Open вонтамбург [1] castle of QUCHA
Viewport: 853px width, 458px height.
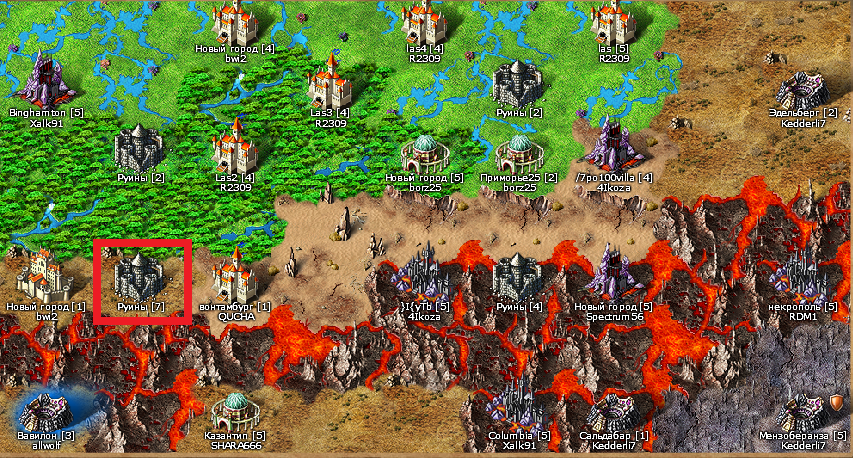click(235, 274)
